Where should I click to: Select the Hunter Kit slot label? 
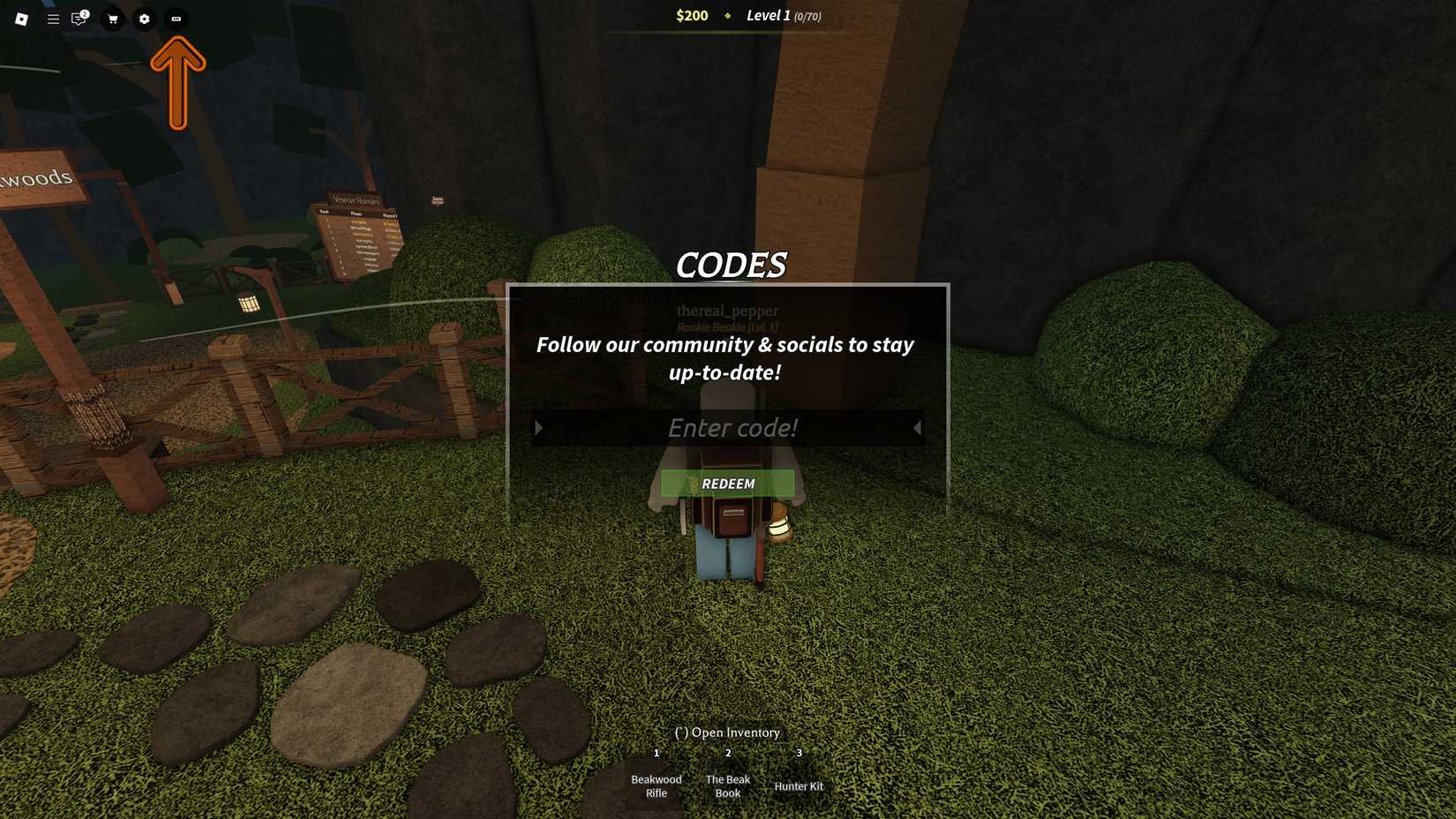pos(799,785)
